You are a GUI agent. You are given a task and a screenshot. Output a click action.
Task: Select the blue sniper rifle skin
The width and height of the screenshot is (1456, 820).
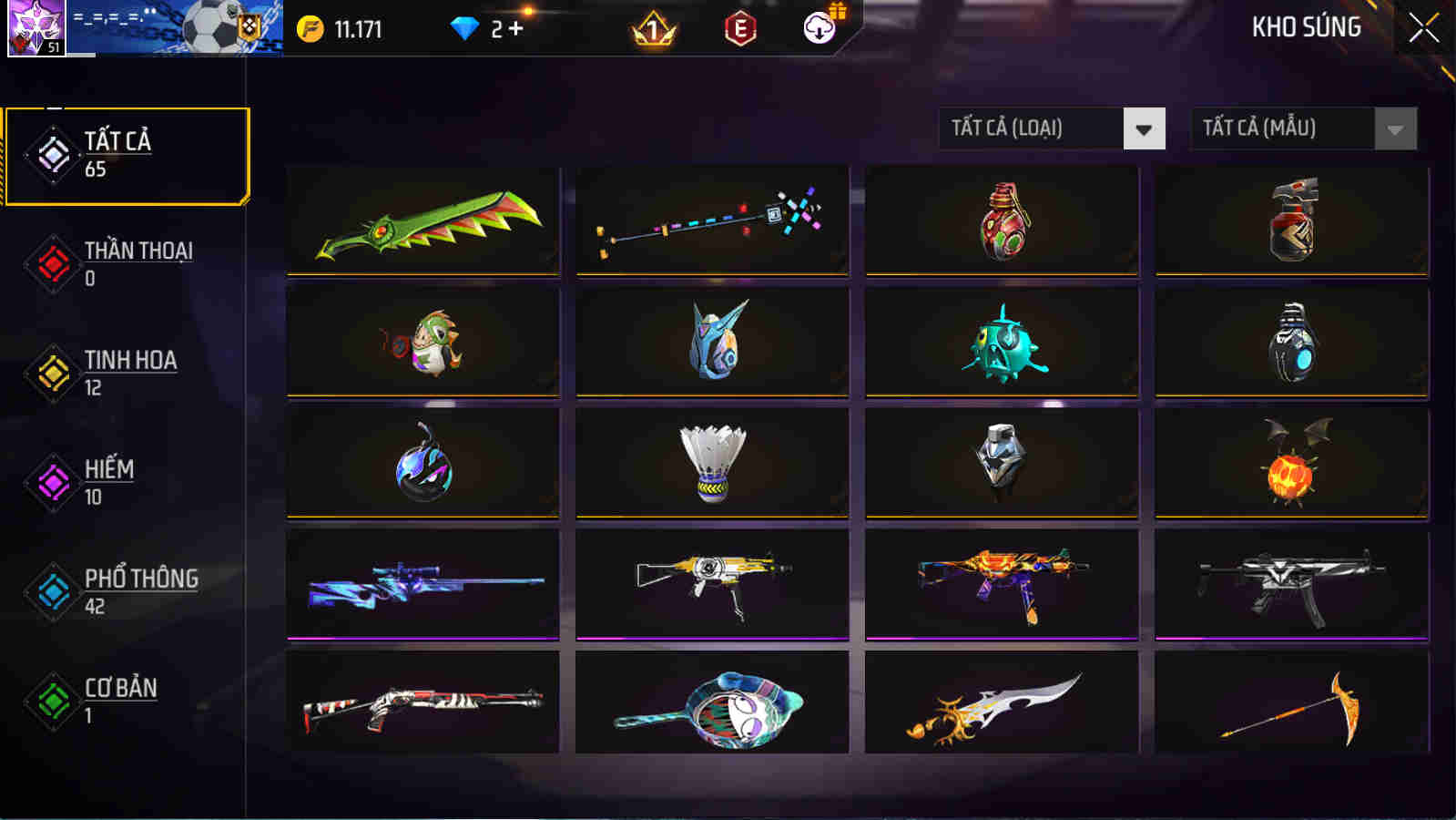tap(421, 583)
